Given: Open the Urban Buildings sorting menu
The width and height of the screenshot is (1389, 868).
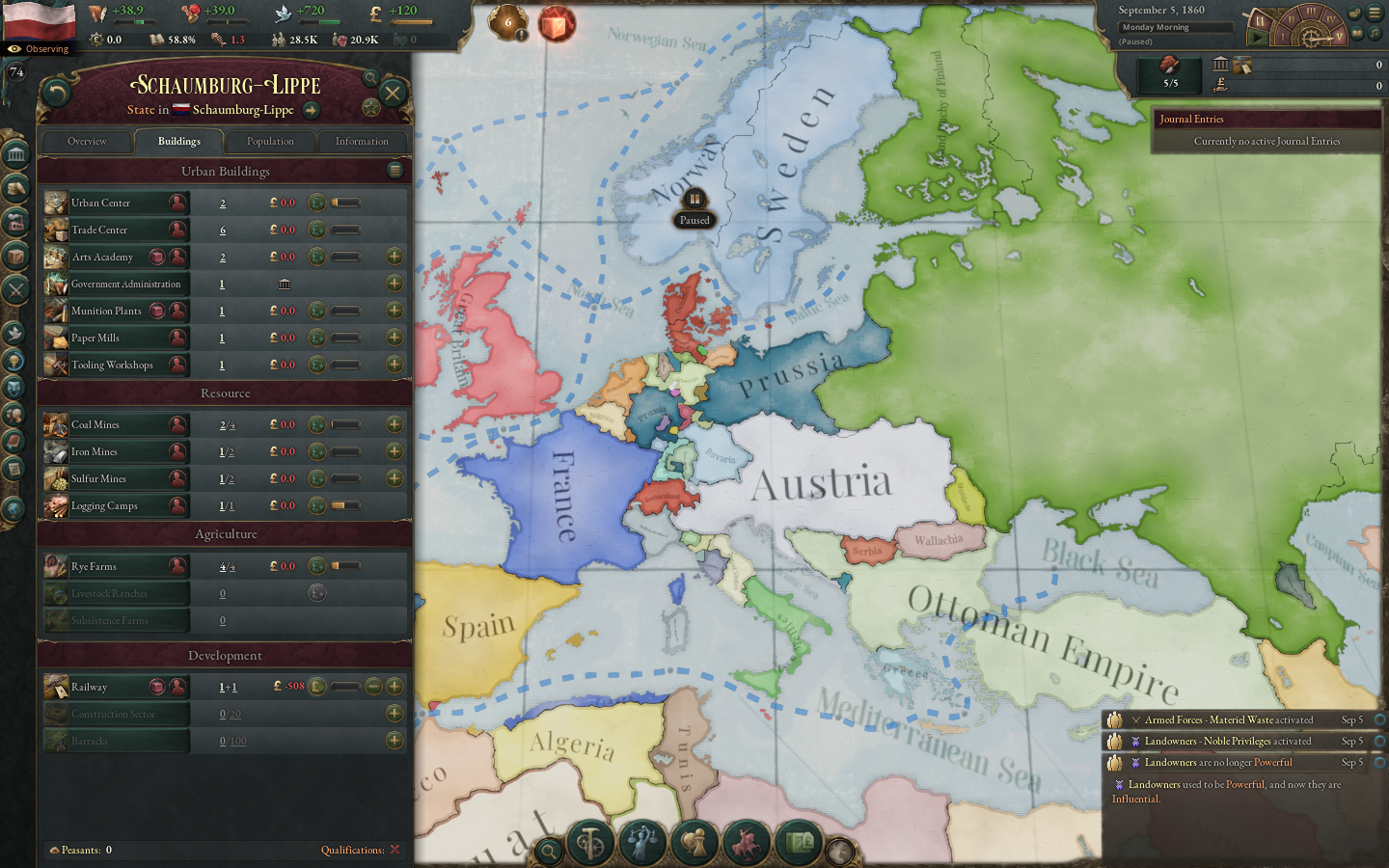Looking at the screenshot, I should pos(395,171).
